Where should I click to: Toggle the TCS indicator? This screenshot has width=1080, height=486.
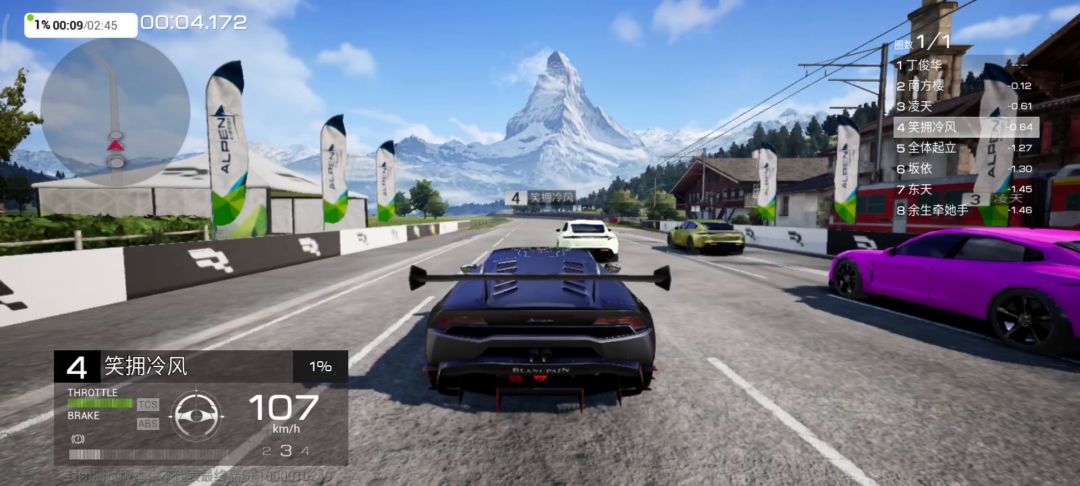pyautogui.click(x=148, y=405)
